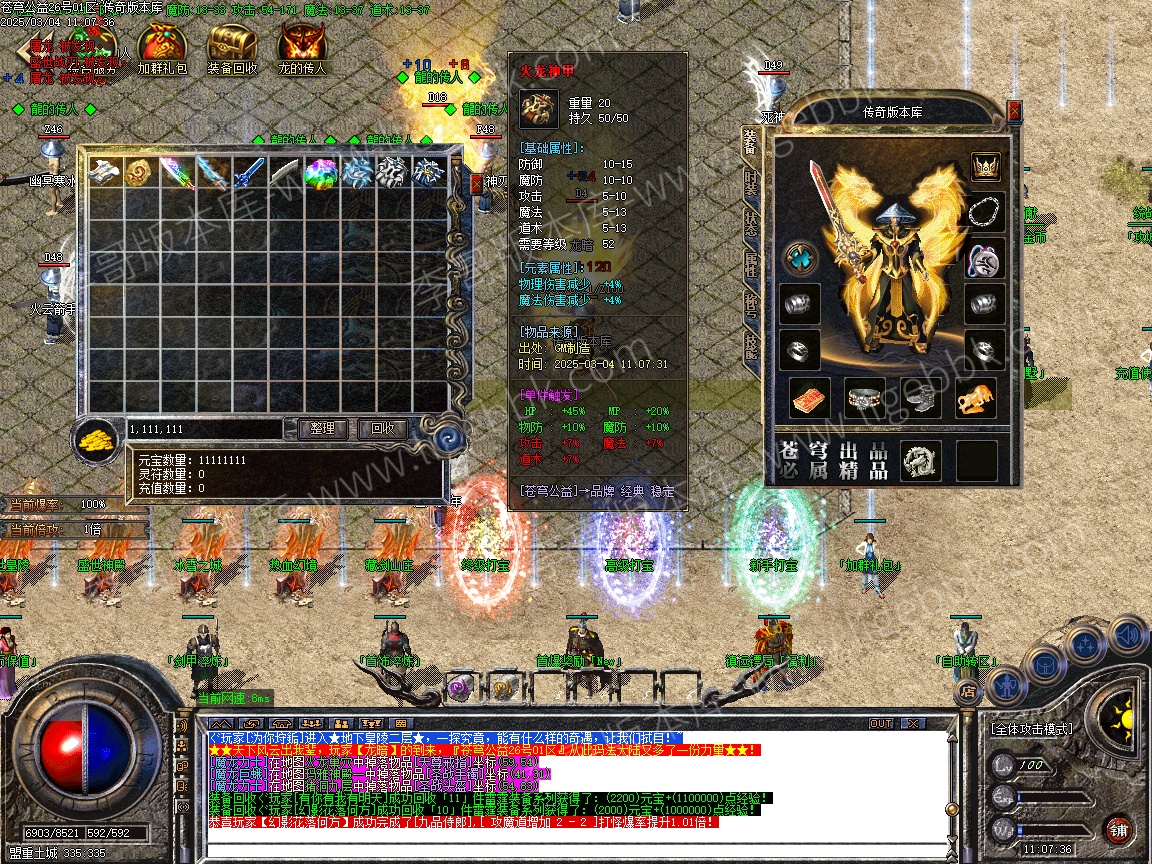This screenshot has height=864, width=1152.
Task: Open the 铺 shop button
Action: pos(1118,829)
